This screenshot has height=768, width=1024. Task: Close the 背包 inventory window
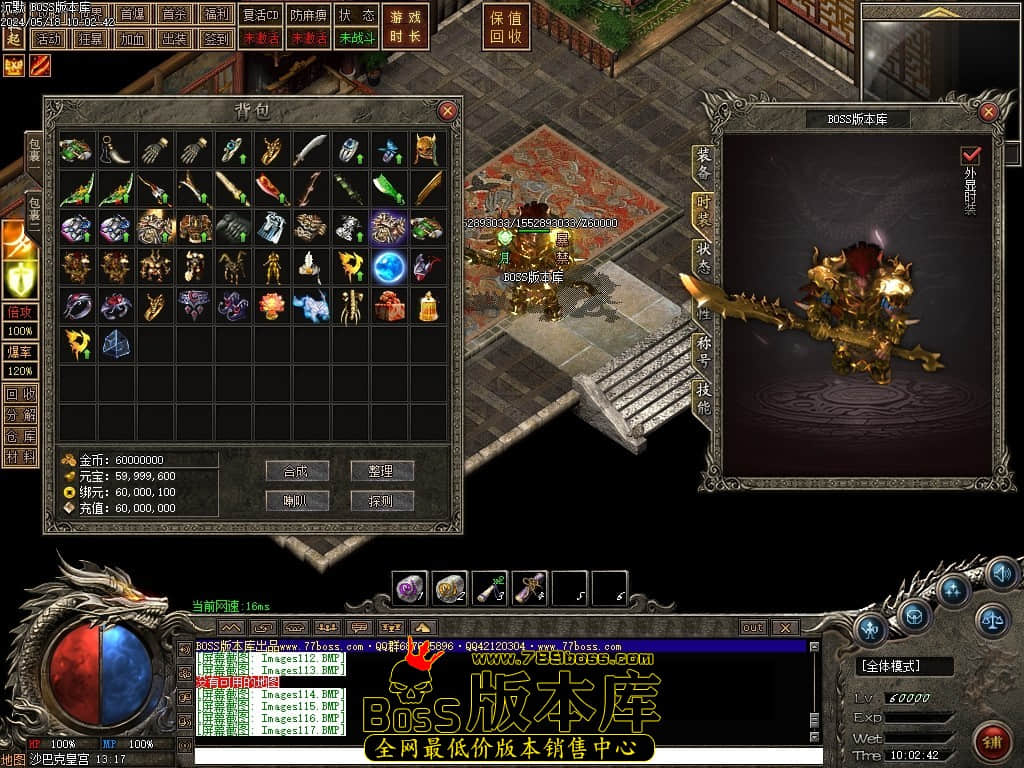coord(448,111)
